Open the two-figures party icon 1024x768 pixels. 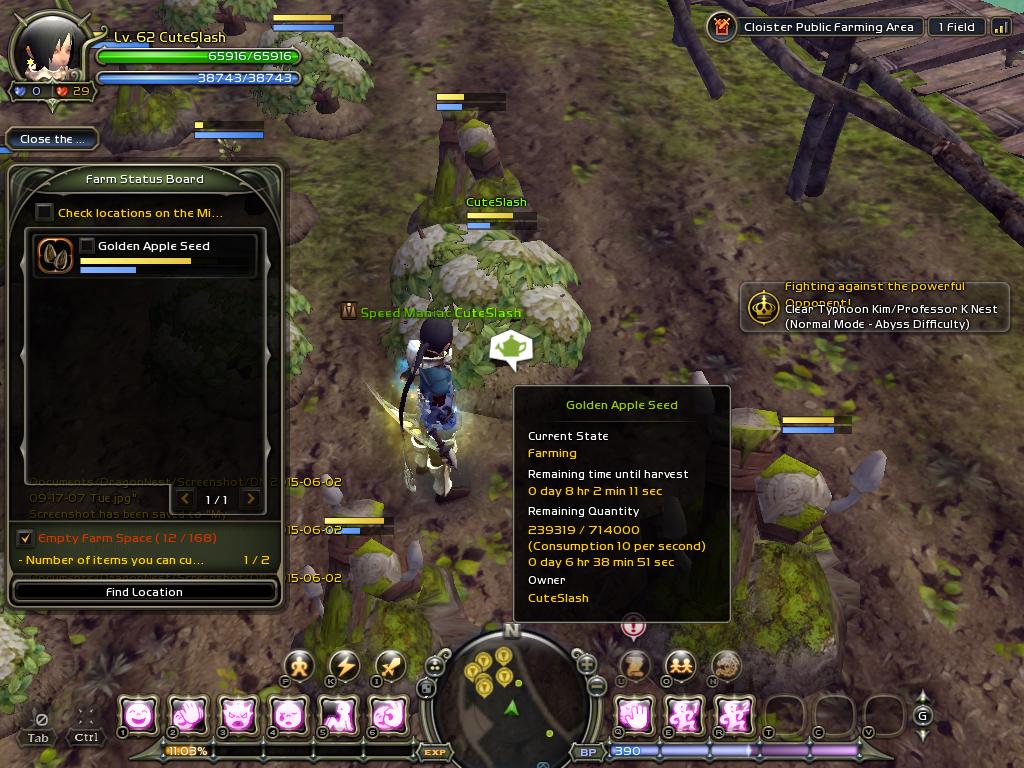pos(680,666)
